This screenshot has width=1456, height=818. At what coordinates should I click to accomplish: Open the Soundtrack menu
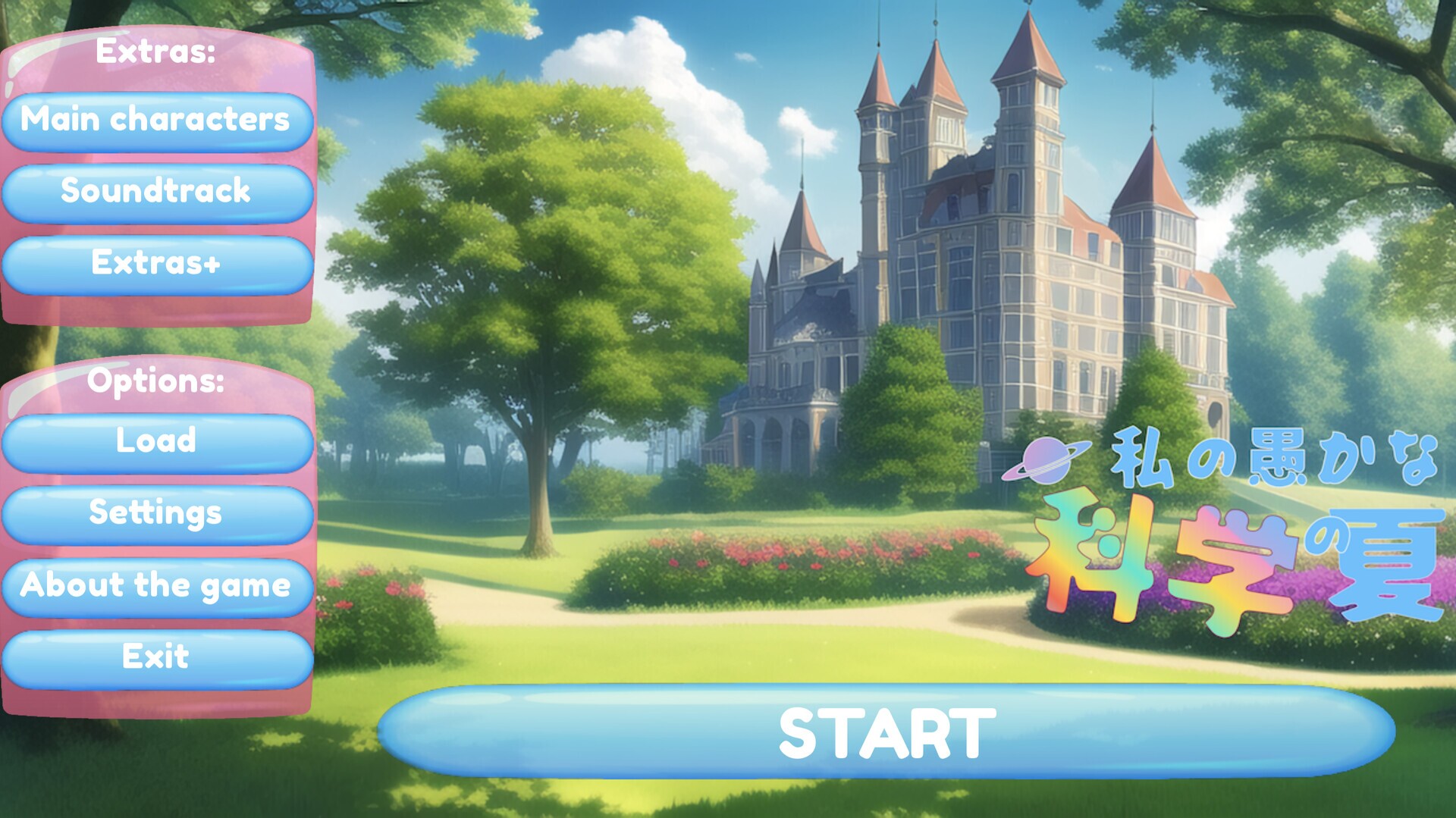pos(157,193)
